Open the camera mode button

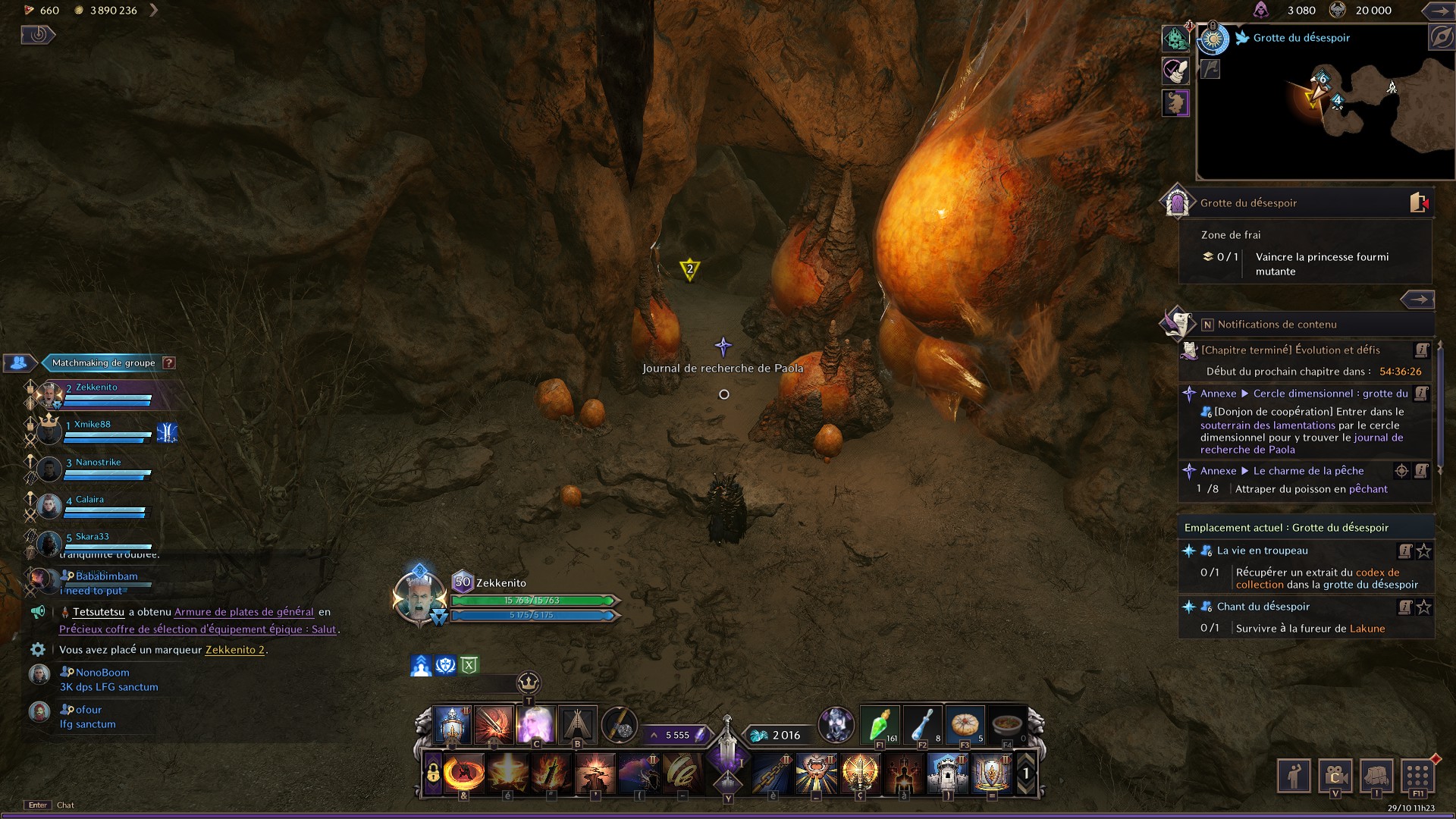pyautogui.click(x=1335, y=774)
